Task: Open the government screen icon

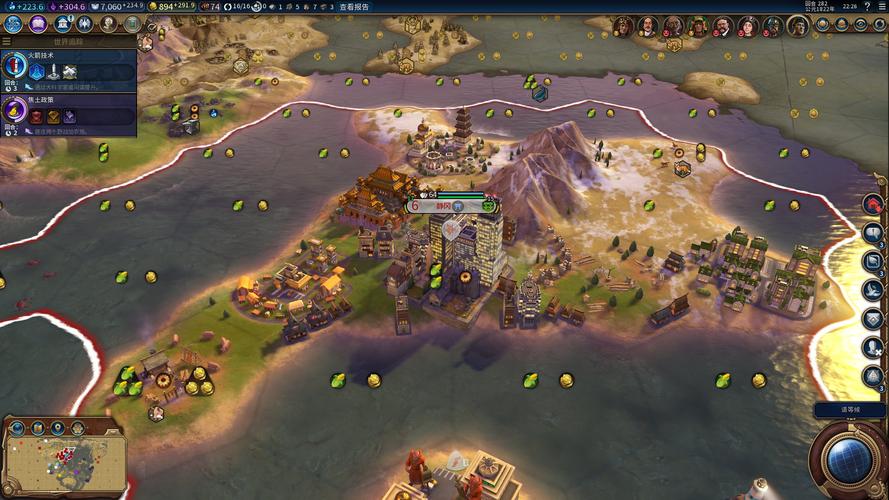Action: pyautogui.click(x=63, y=24)
